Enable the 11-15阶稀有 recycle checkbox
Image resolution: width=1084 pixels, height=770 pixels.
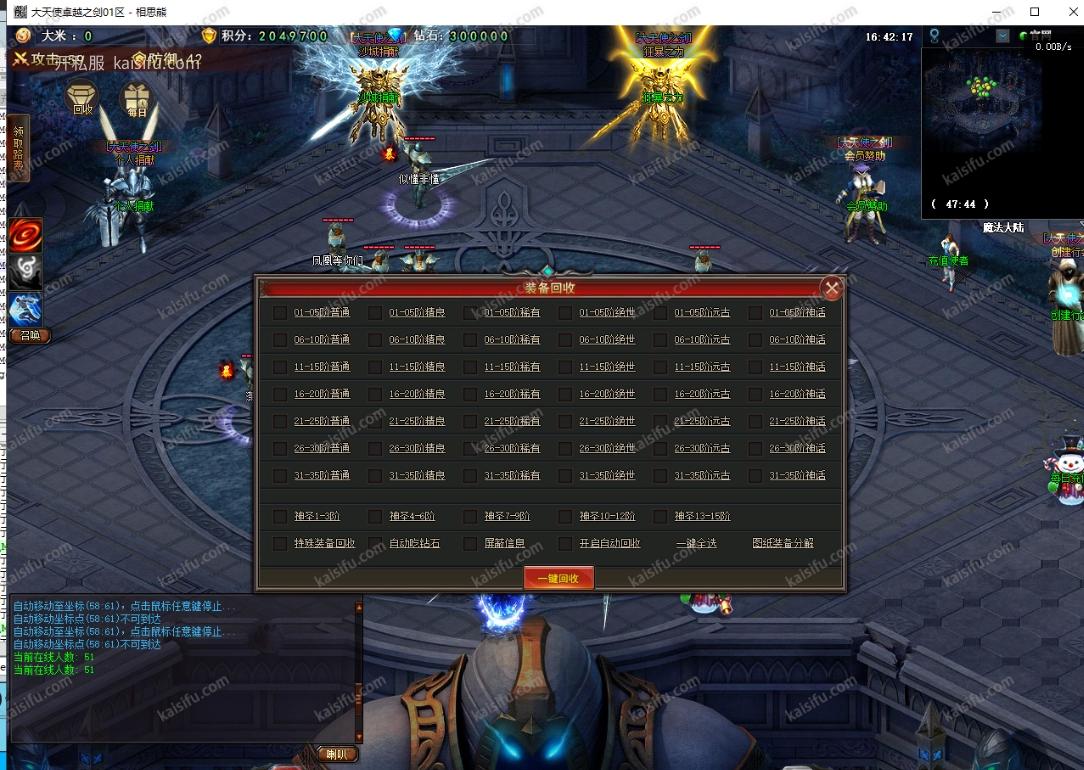tap(470, 367)
